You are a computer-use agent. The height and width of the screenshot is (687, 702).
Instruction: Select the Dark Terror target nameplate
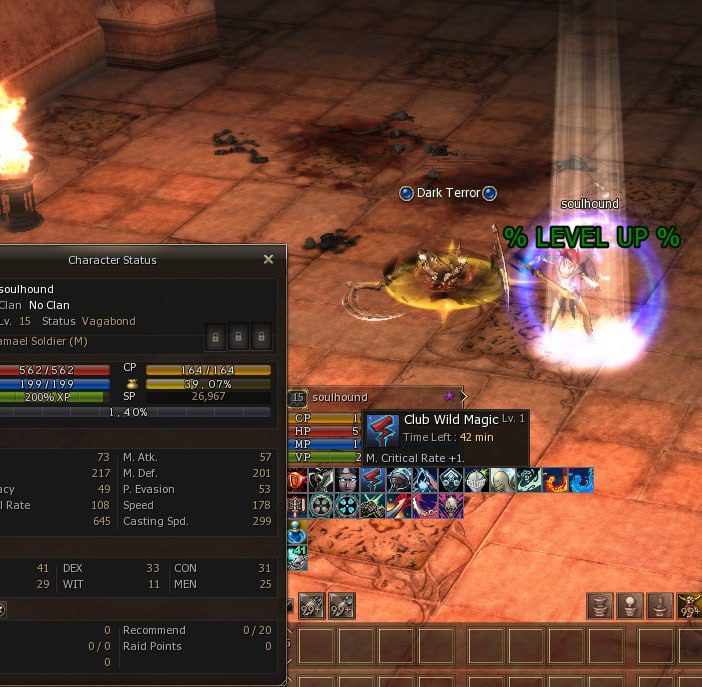pos(448,193)
